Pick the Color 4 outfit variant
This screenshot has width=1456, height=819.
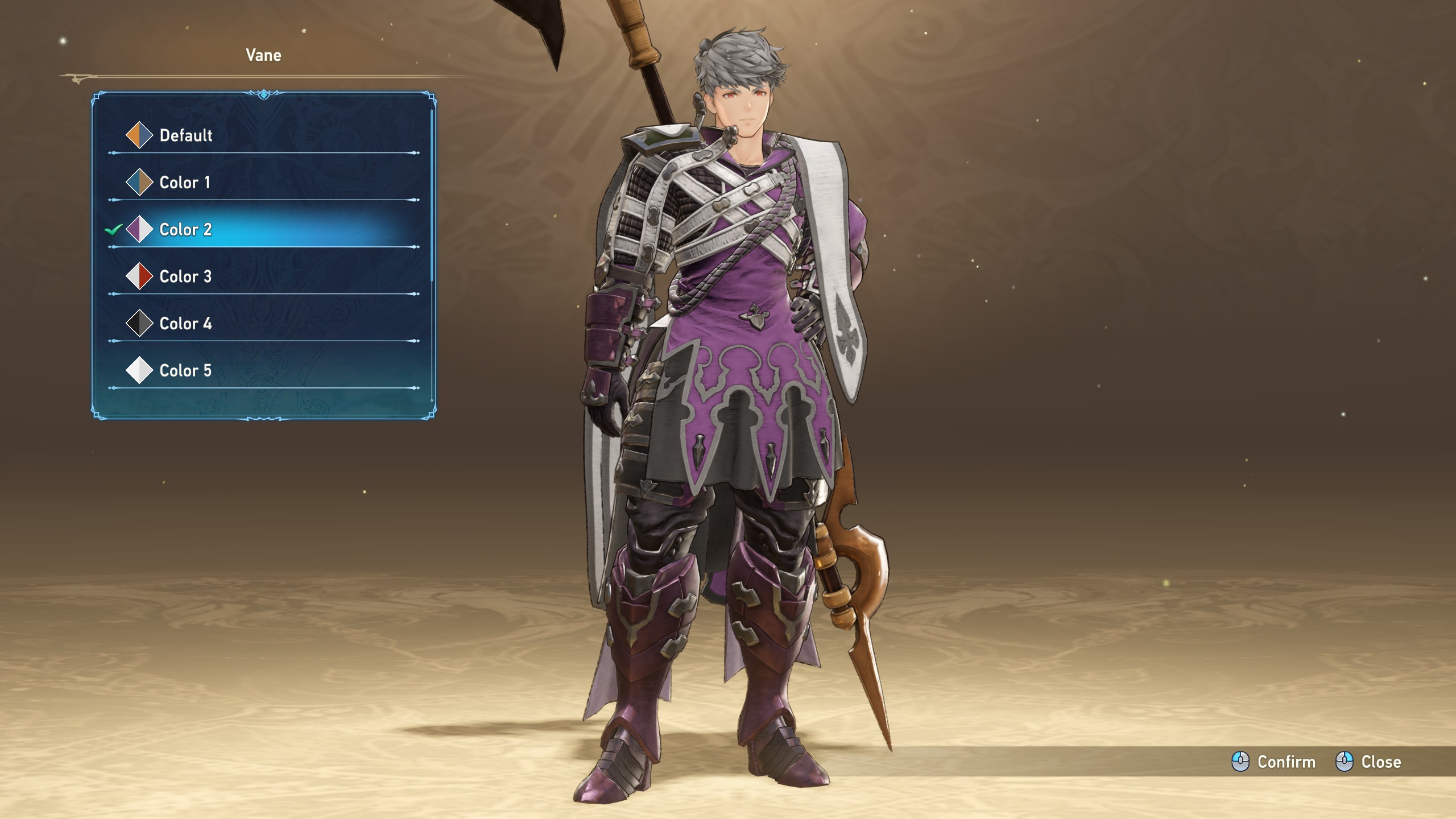pyautogui.click(x=185, y=324)
